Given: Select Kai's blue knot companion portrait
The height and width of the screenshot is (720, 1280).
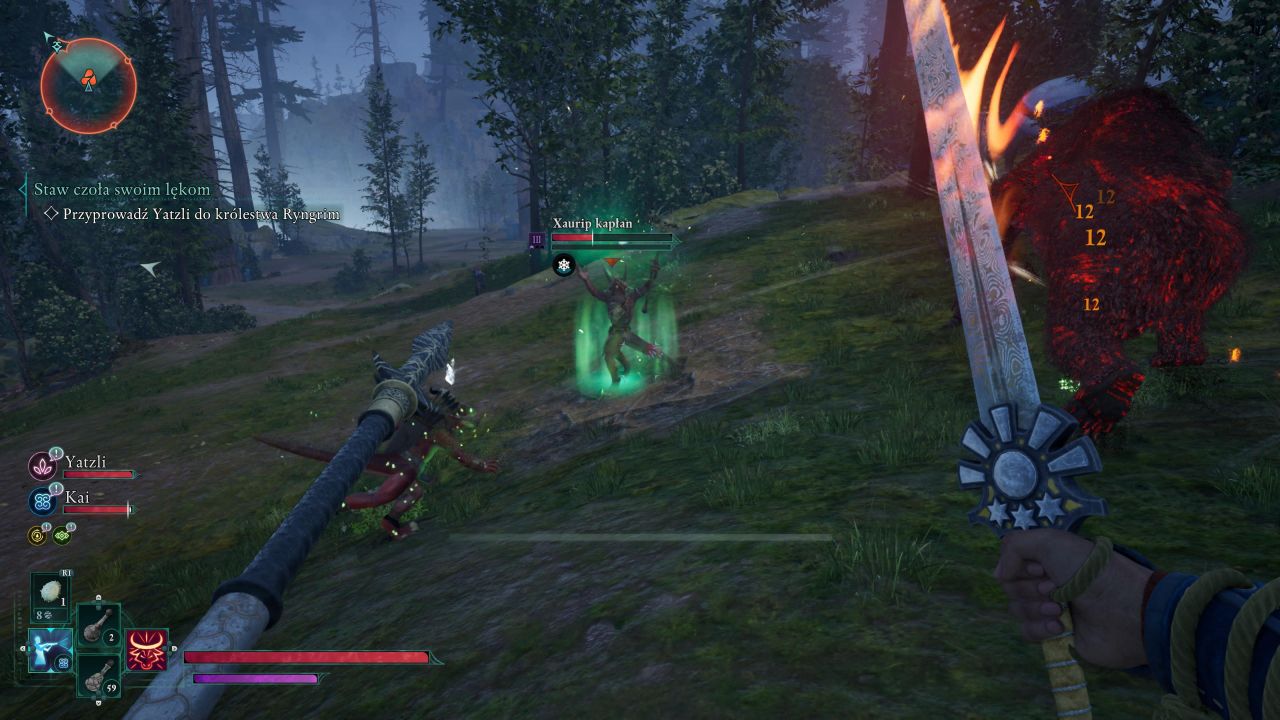Looking at the screenshot, I should pos(43,501).
